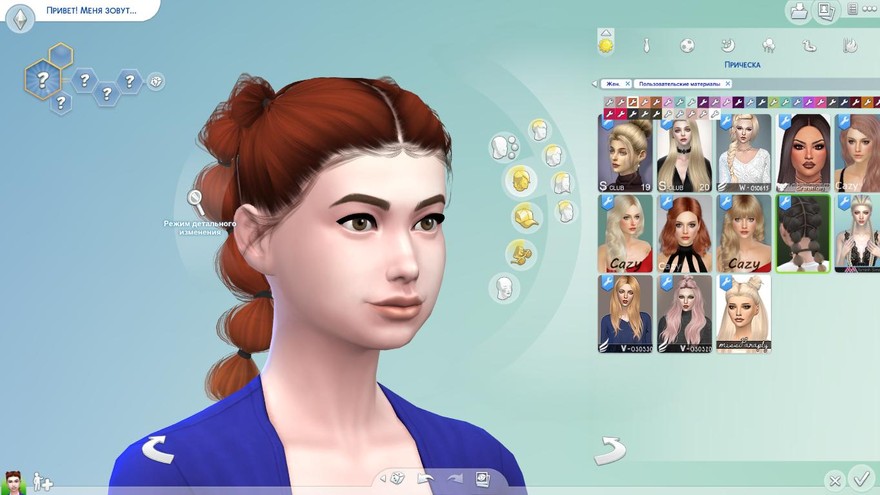Open the name field "Привет! Меня зовут..."
Screen dimensions: 880x495
coord(88,11)
